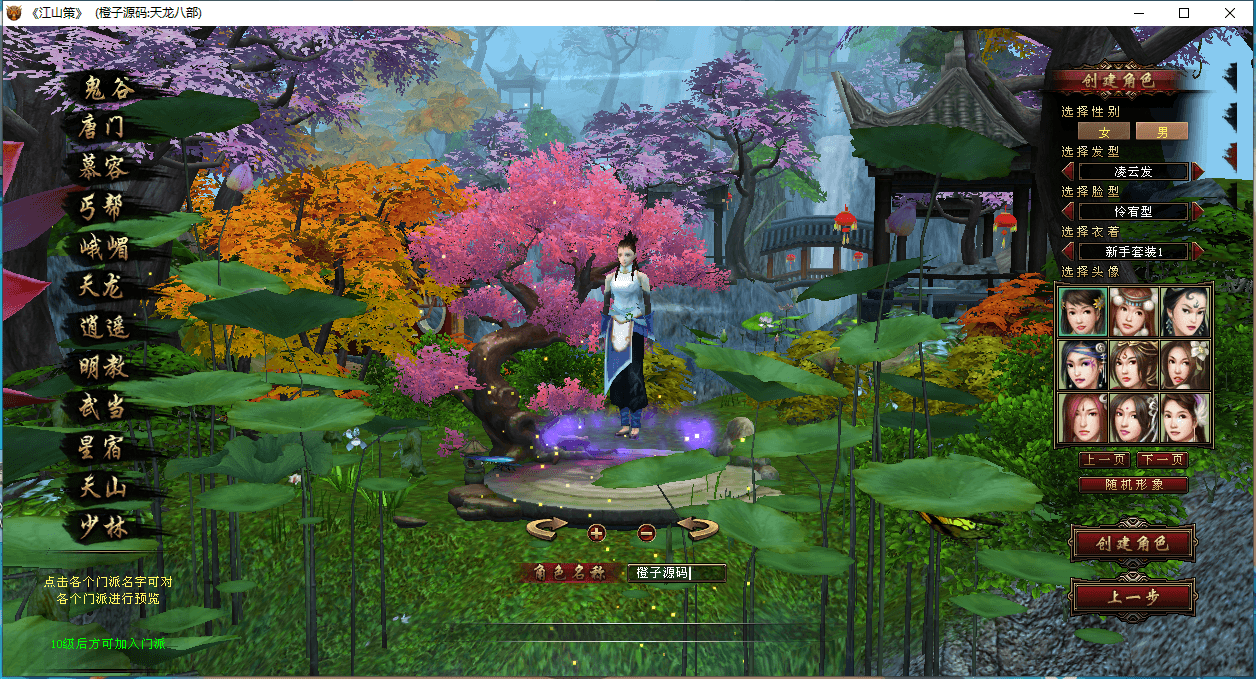Select male gender 男
The height and width of the screenshot is (679, 1256).
1162,131
